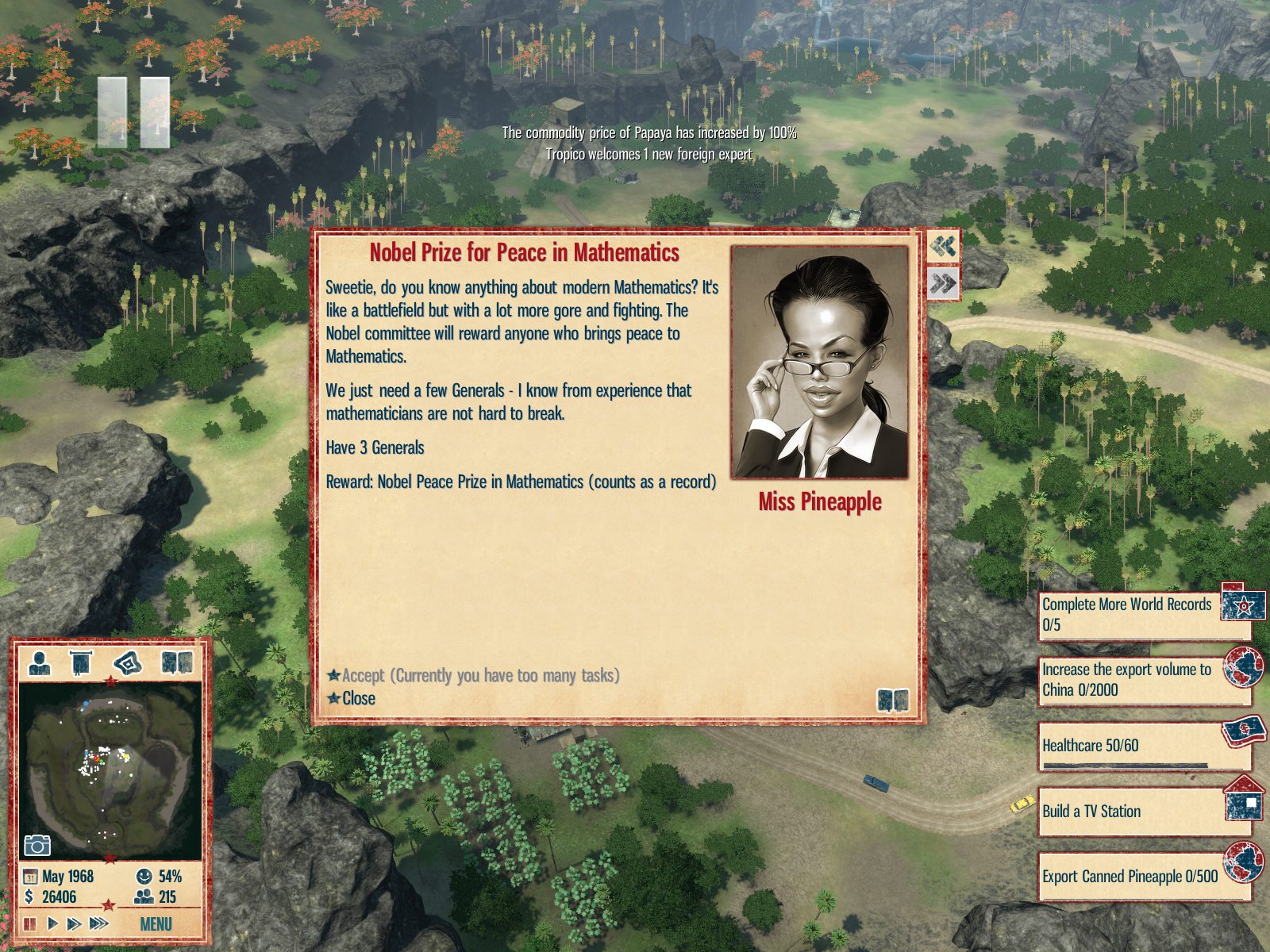Screen dimensions: 1270x952
Task: Pause the game with the red pause button
Action: point(30,924)
